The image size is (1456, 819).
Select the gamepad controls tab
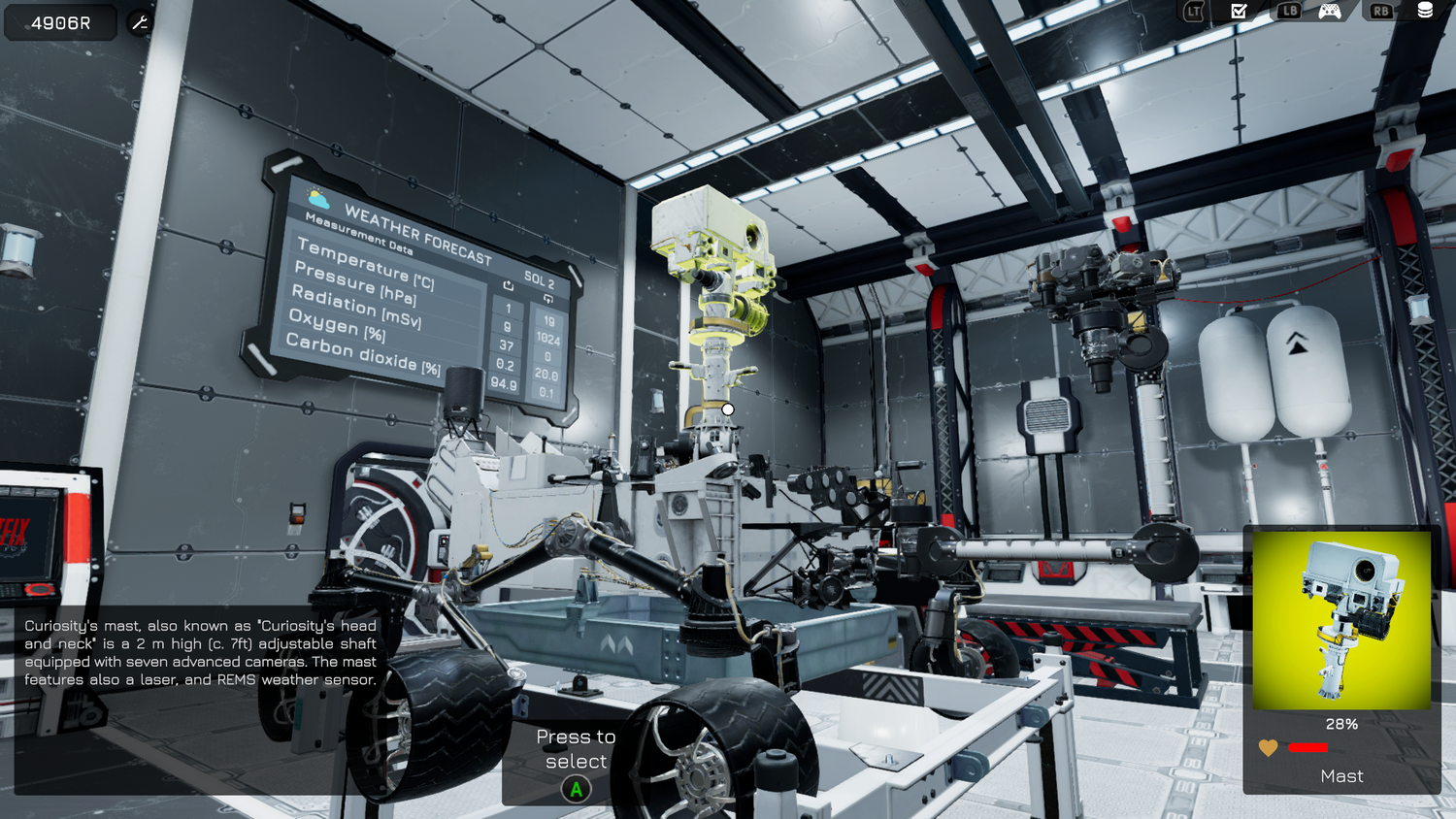tap(1329, 11)
